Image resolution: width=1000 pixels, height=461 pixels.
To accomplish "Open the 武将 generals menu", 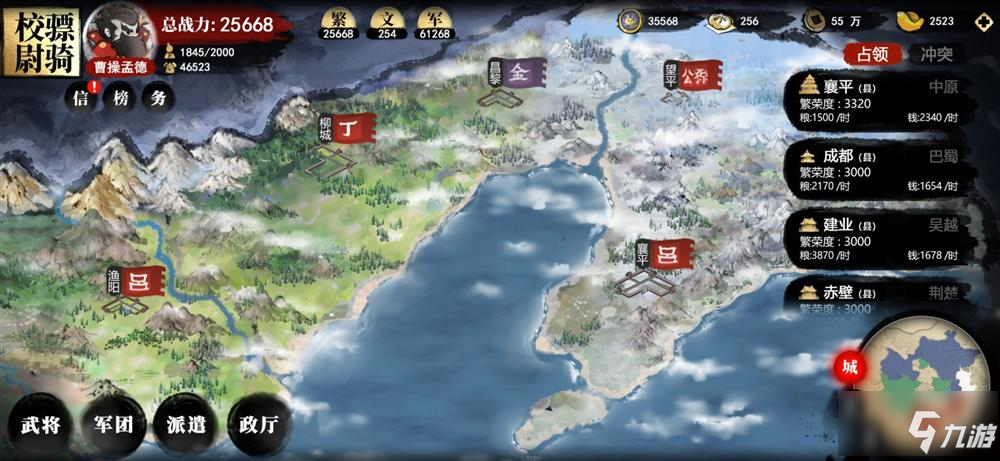I will click(x=40, y=424).
